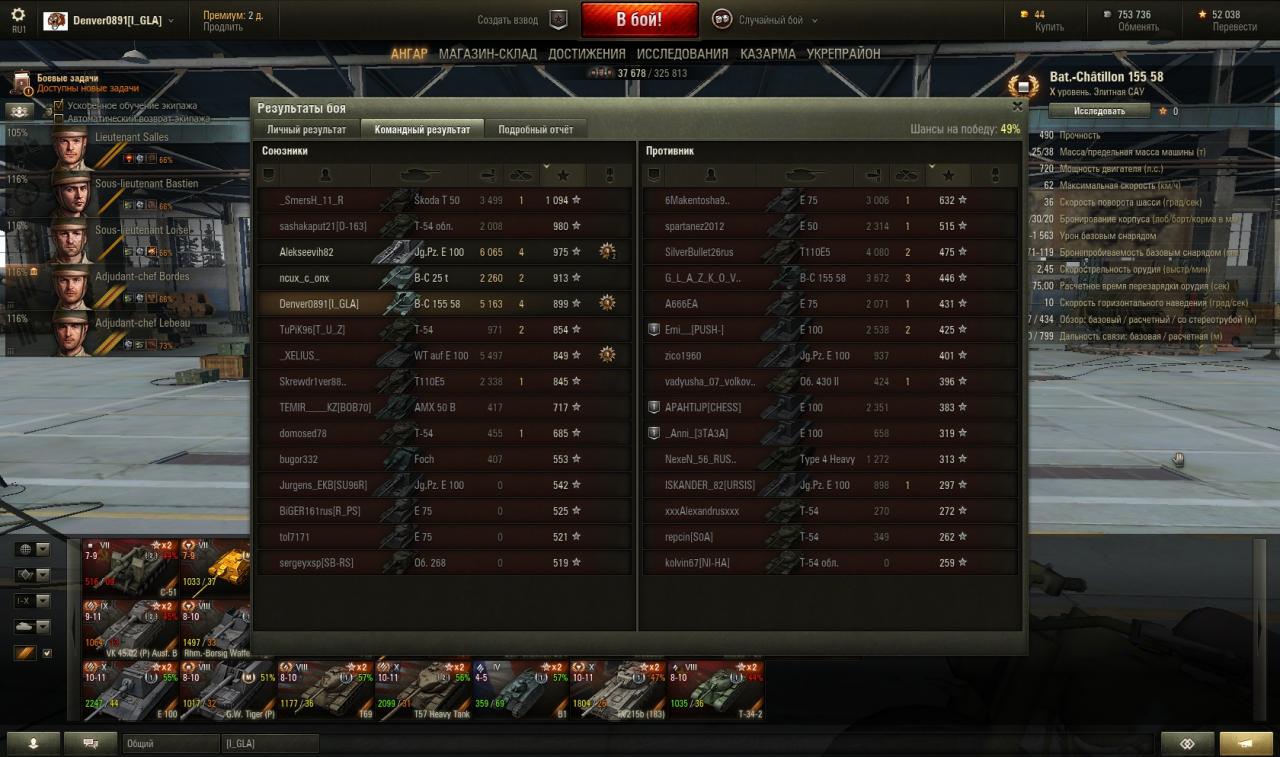
Task: Select the E 100 tank in carousel
Action: click(130, 688)
